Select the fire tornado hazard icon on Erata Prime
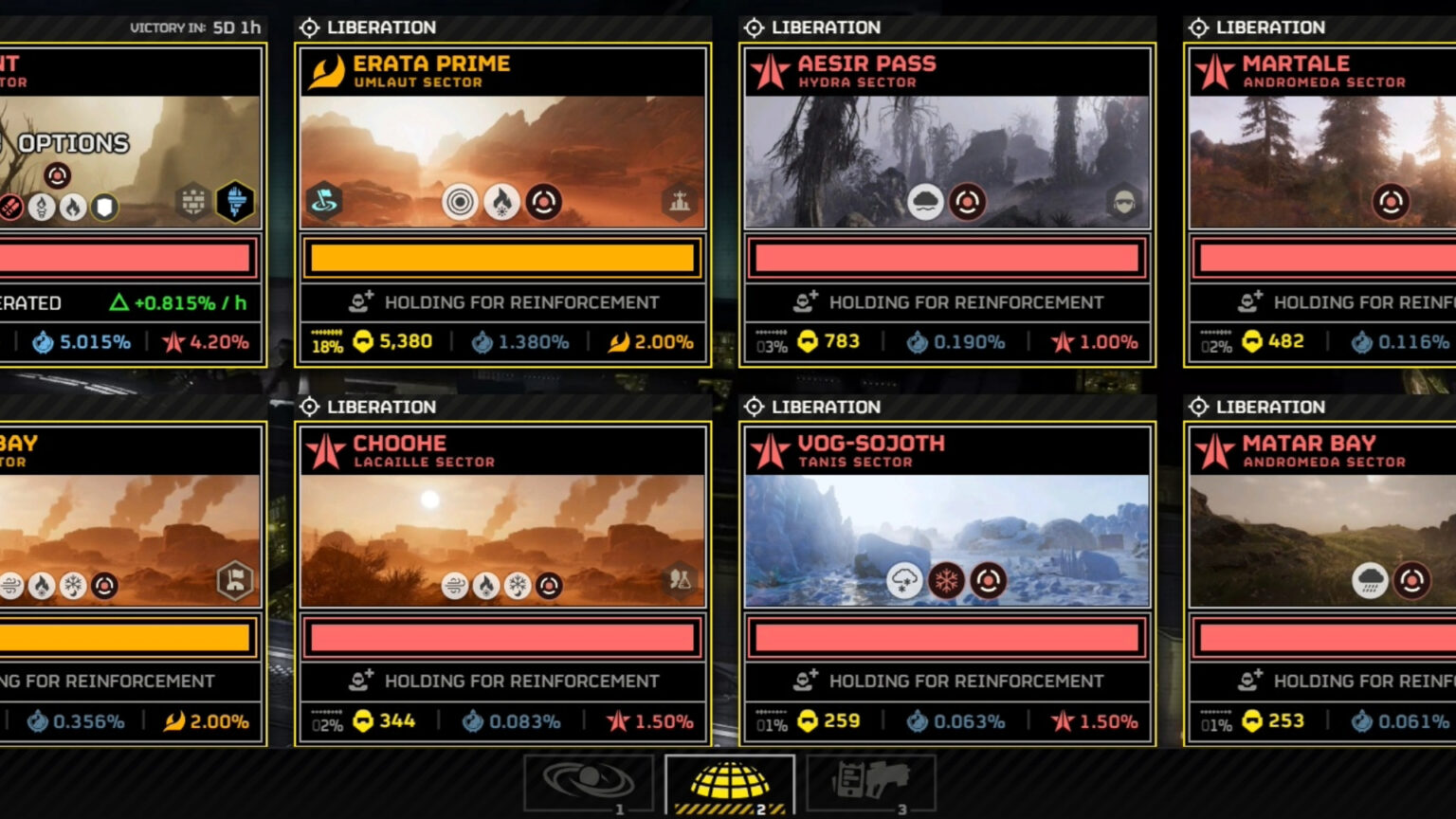Screen dimensions: 1456x819 coord(502,203)
